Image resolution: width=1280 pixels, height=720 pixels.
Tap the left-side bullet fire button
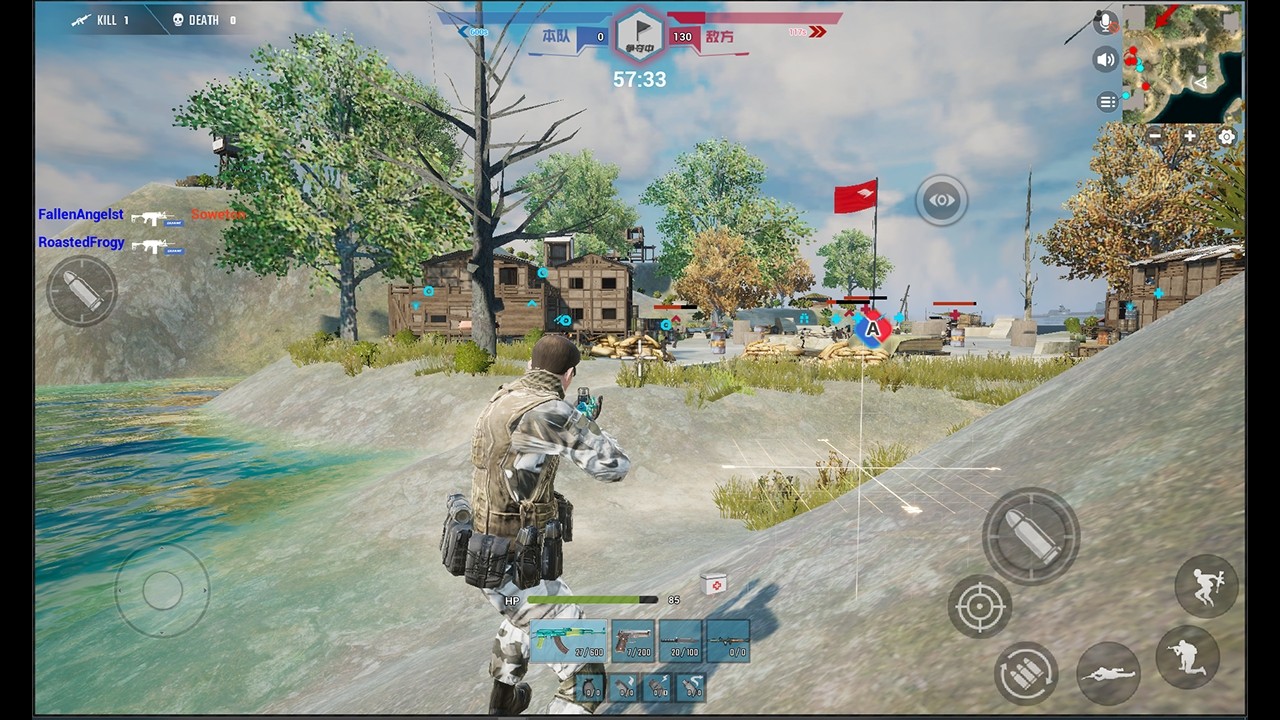[82, 291]
